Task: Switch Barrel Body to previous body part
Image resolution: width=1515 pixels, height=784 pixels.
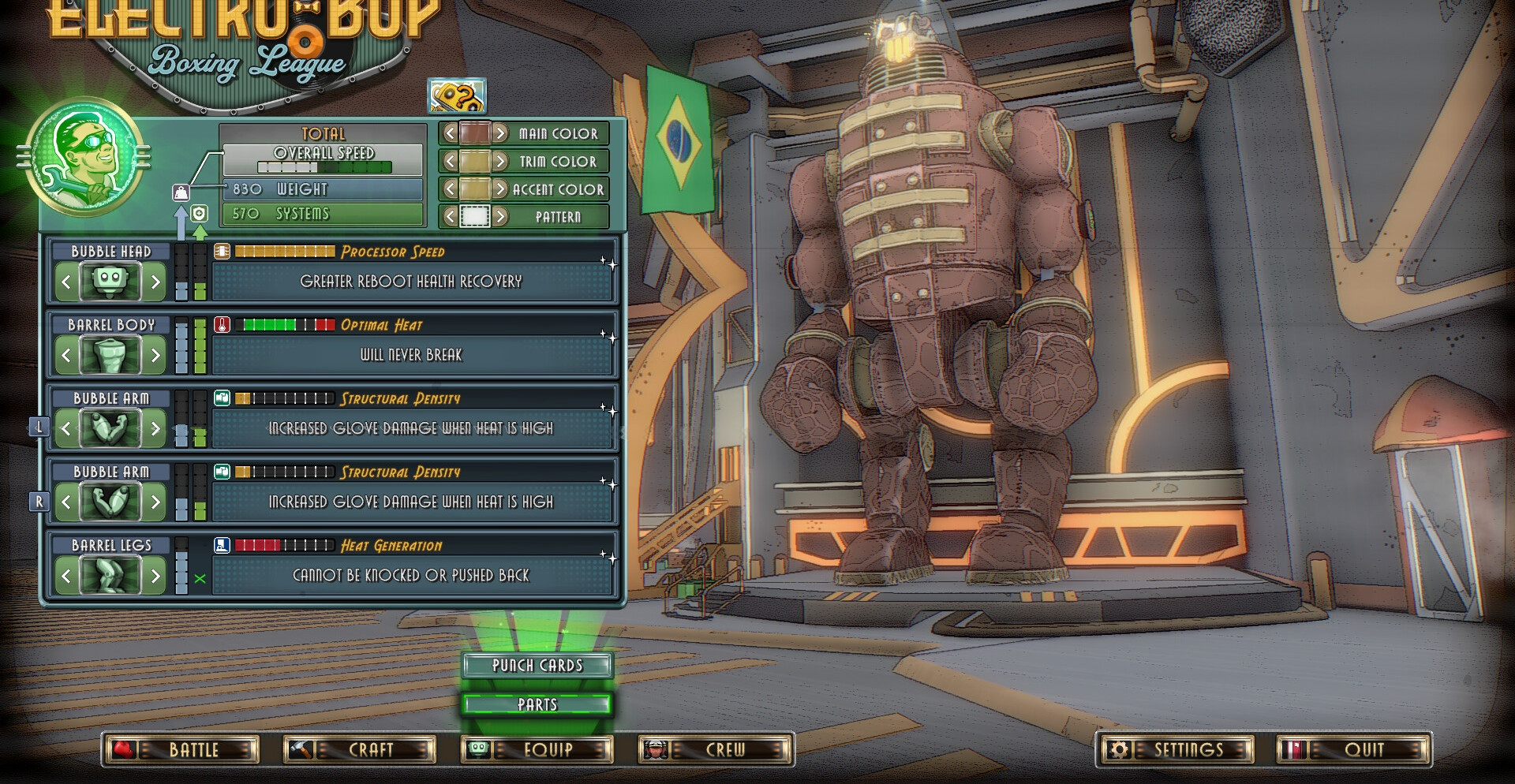Action: click(x=66, y=355)
